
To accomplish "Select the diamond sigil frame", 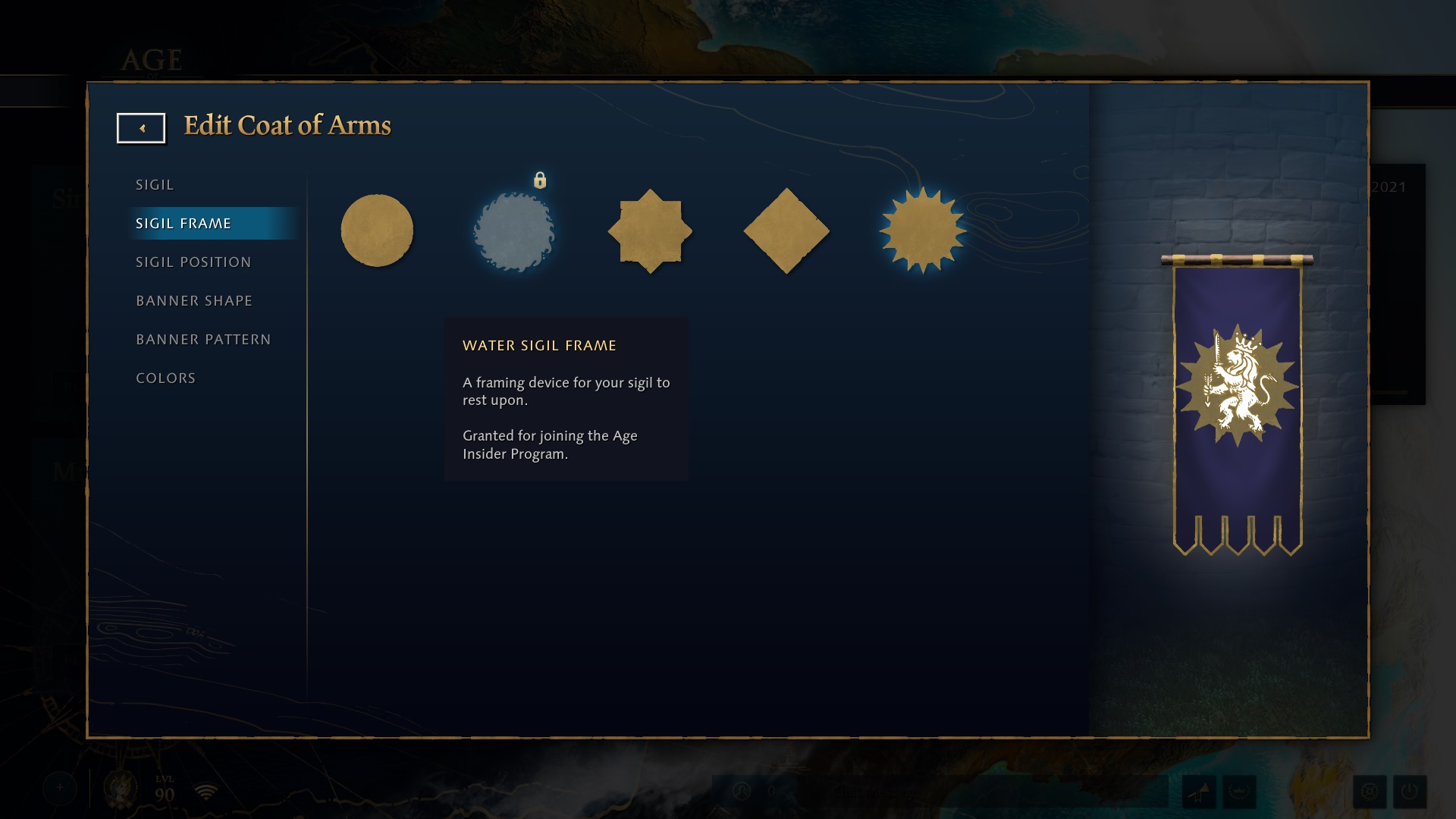I will tap(786, 230).
